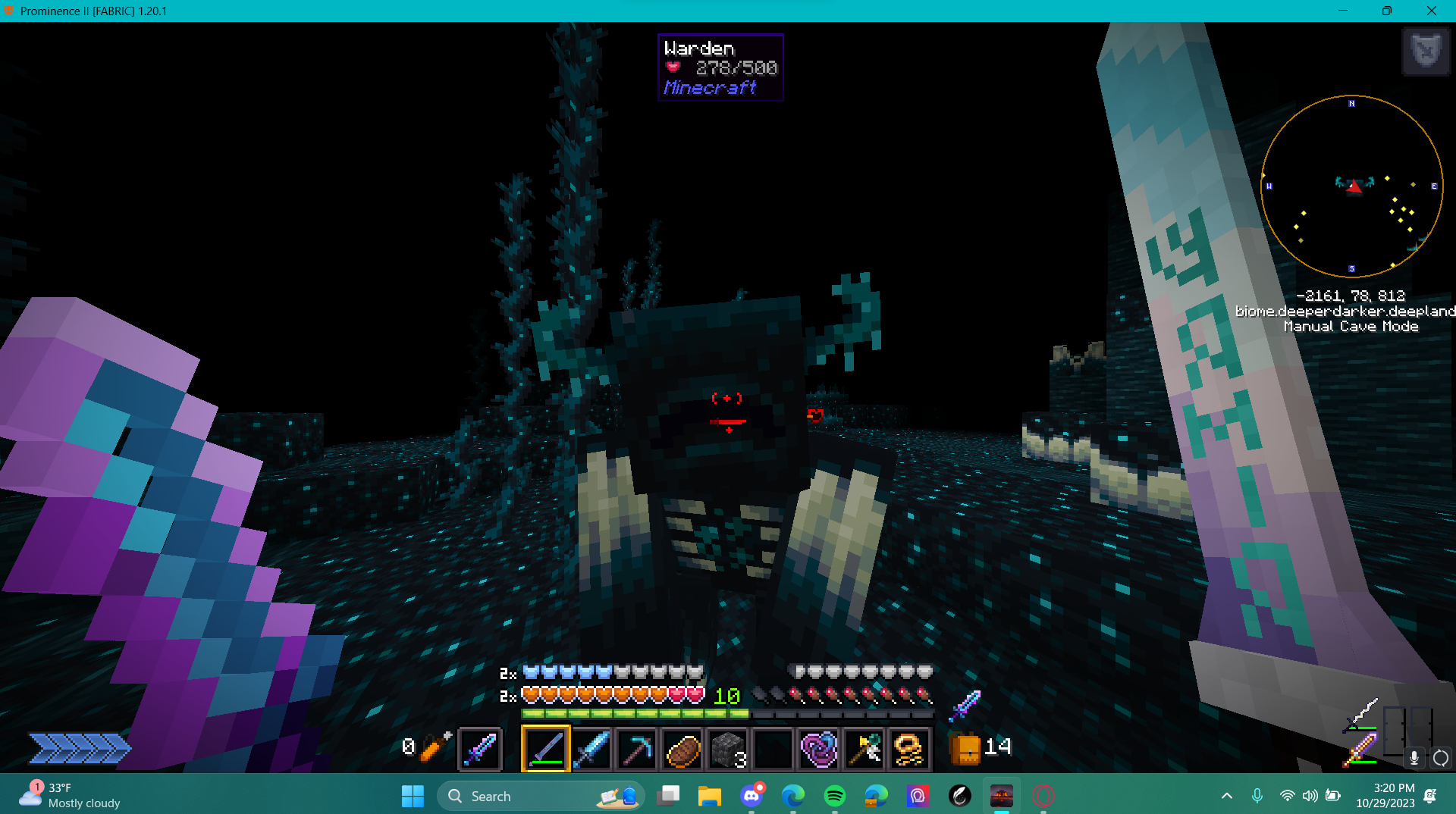1456x814 pixels.
Task: Select the blue diamond sword in the hotbar
Action: 592,749
